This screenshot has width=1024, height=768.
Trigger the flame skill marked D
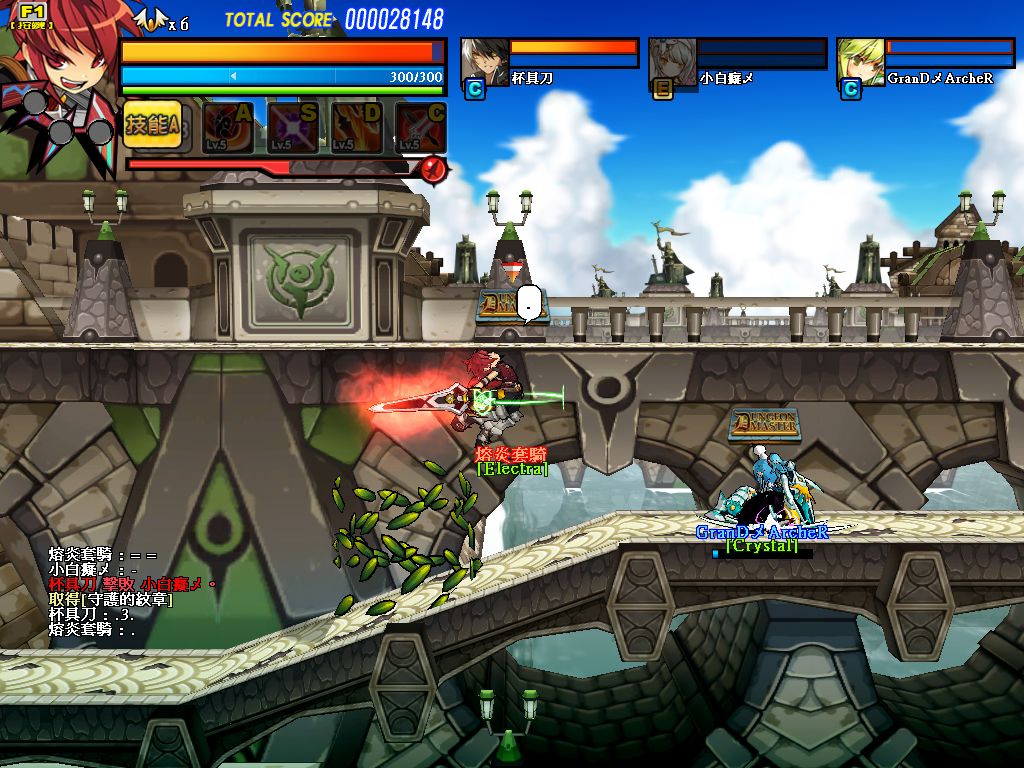click(356, 127)
